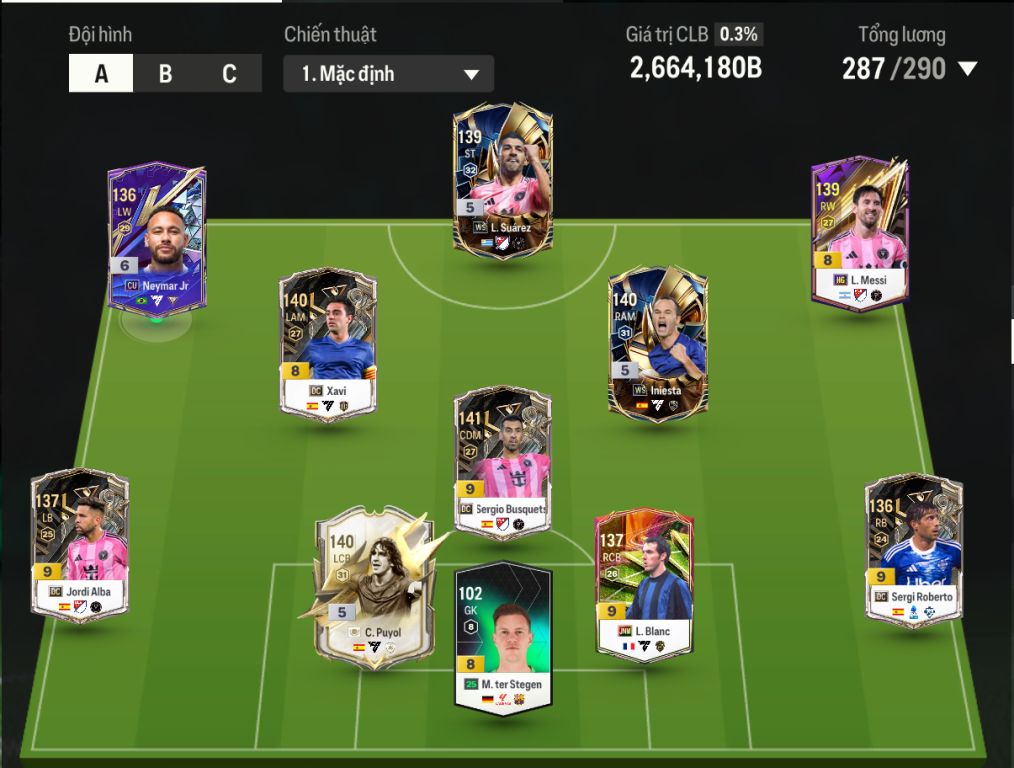Select the Jordi Alba left back card
The height and width of the screenshot is (768, 1014).
click(x=80, y=544)
